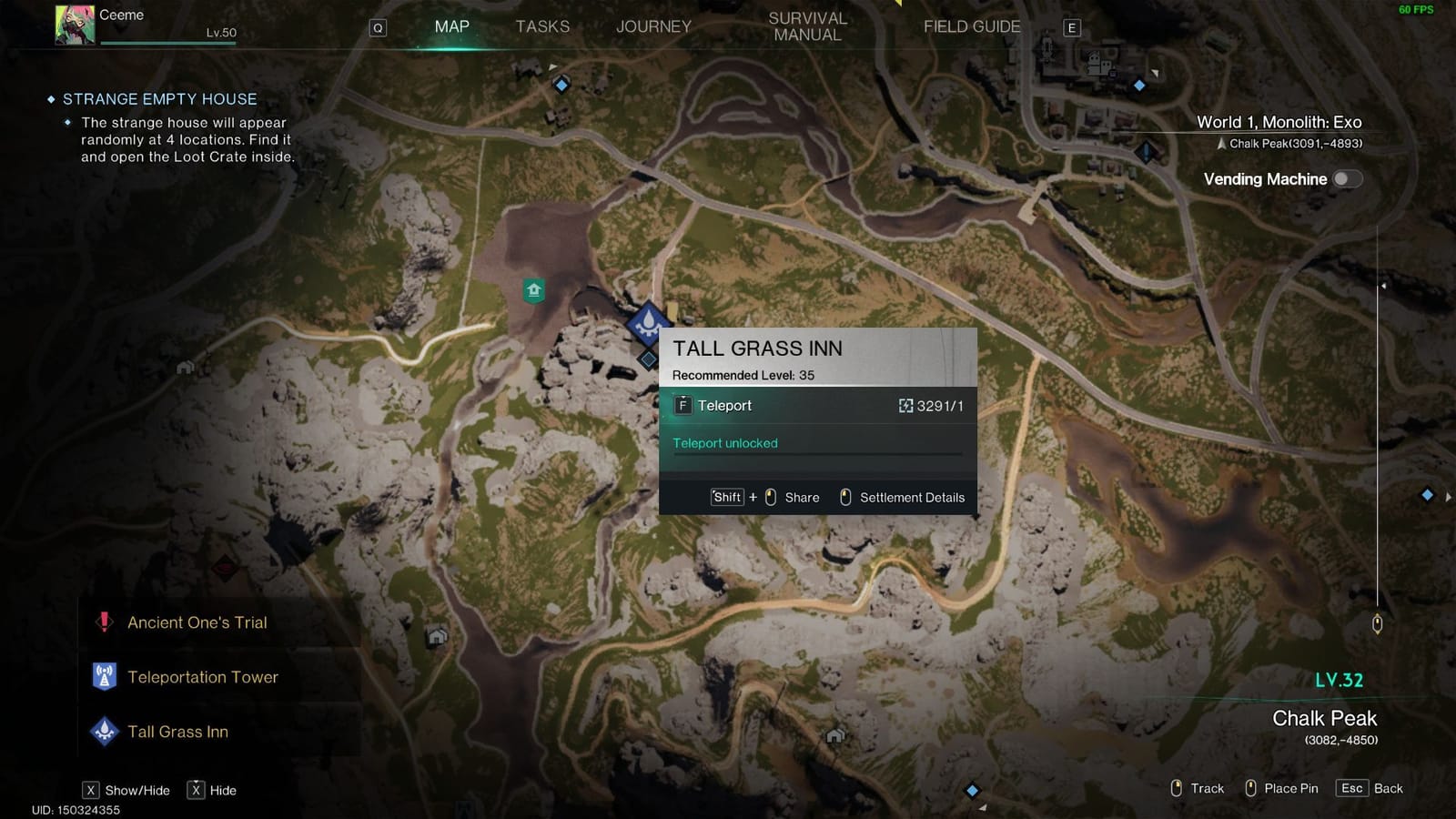Image resolution: width=1456 pixels, height=819 pixels.
Task: Open the Journey tab
Action: tap(653, 26)
